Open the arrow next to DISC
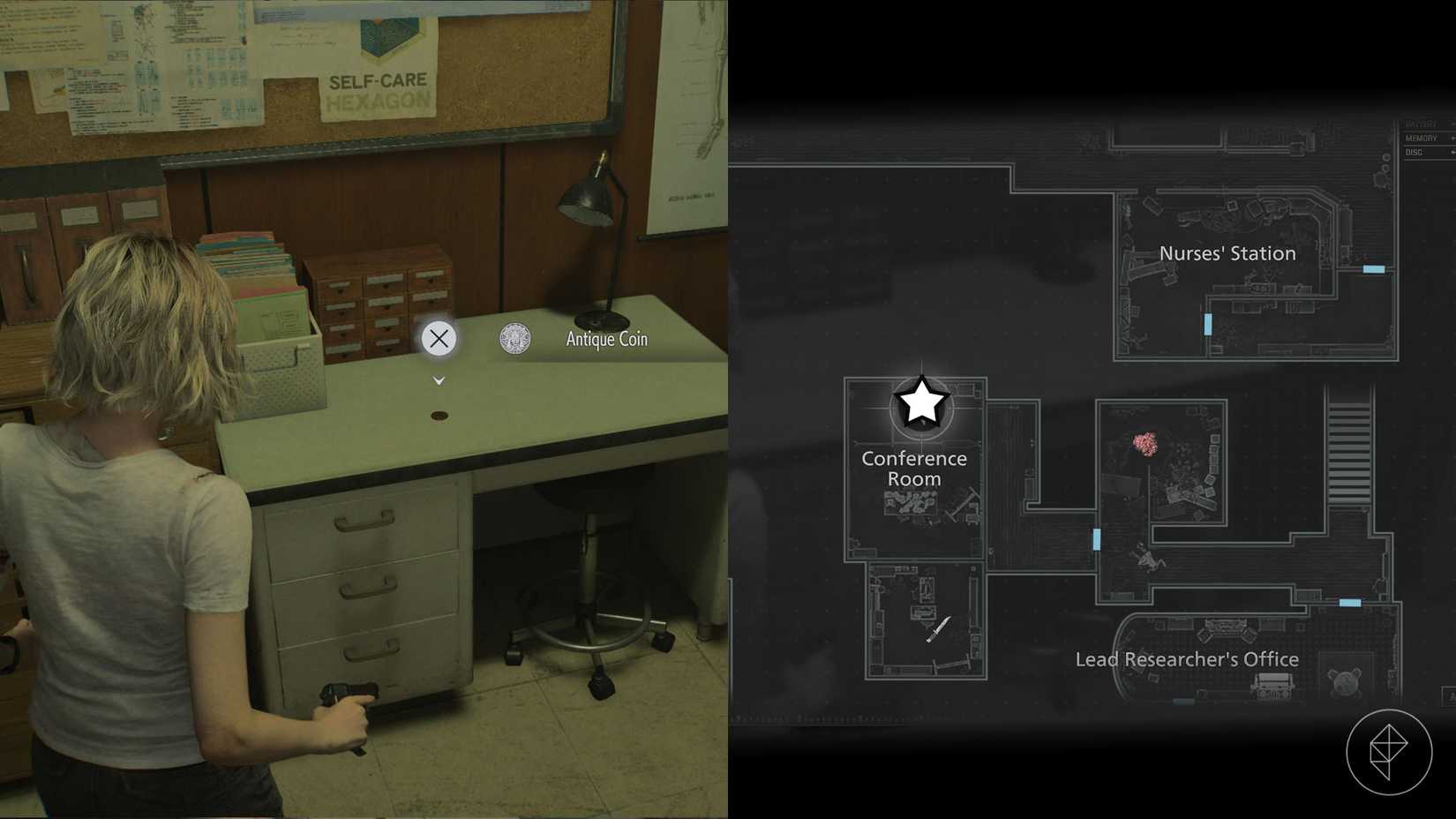Image resolution: width=1456 pixels, height=819 pixels. point(1452,152)
